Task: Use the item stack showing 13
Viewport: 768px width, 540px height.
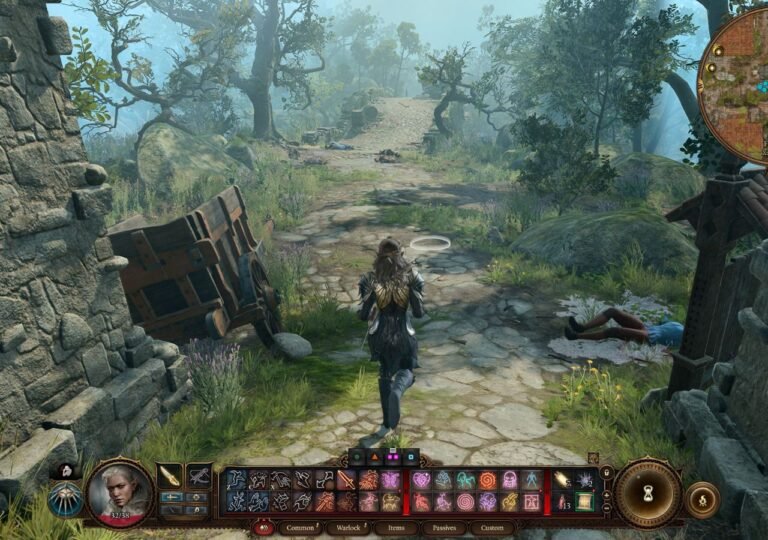Action: [562, 502]
